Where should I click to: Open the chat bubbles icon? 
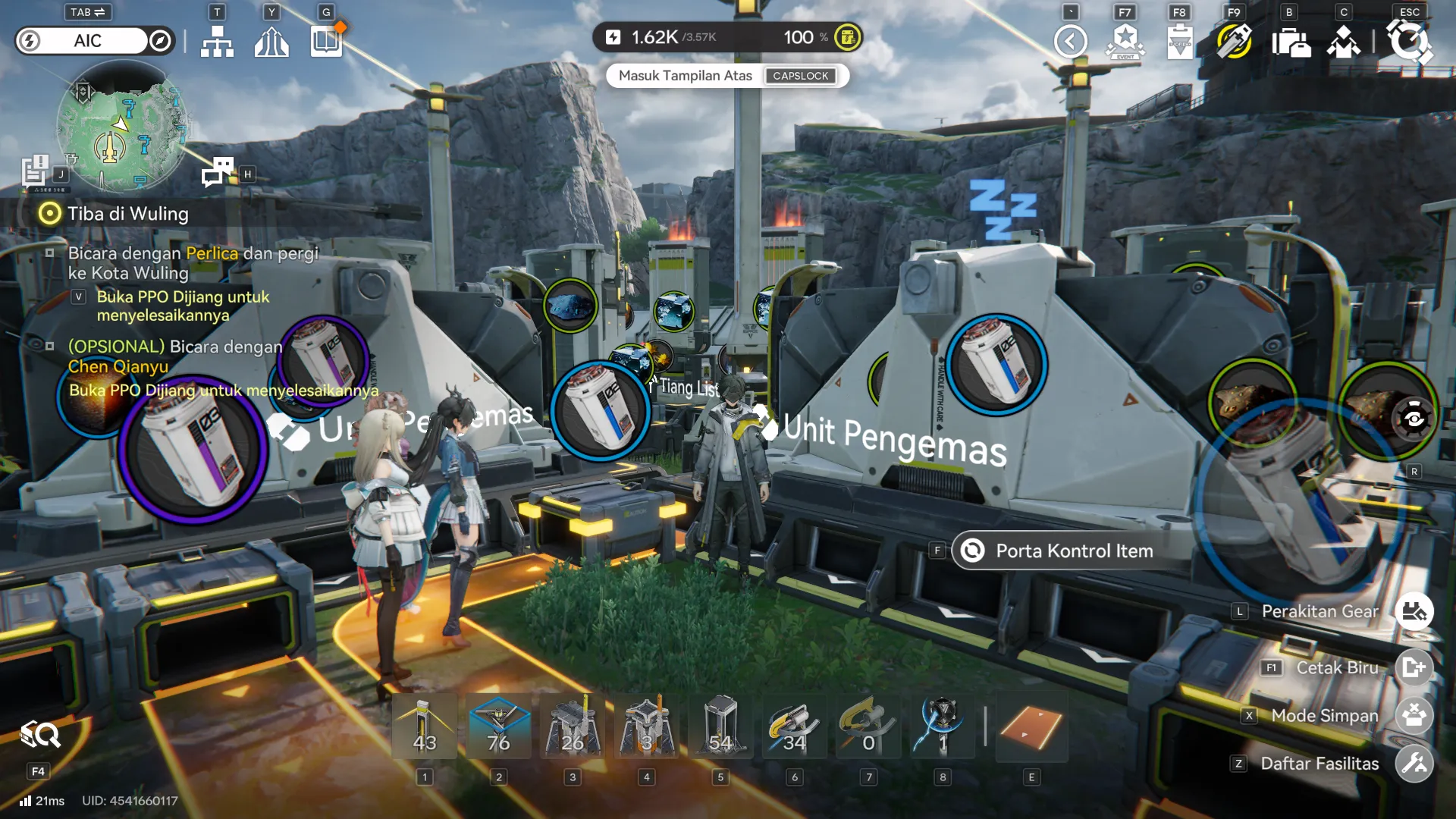tap(218, 172)
